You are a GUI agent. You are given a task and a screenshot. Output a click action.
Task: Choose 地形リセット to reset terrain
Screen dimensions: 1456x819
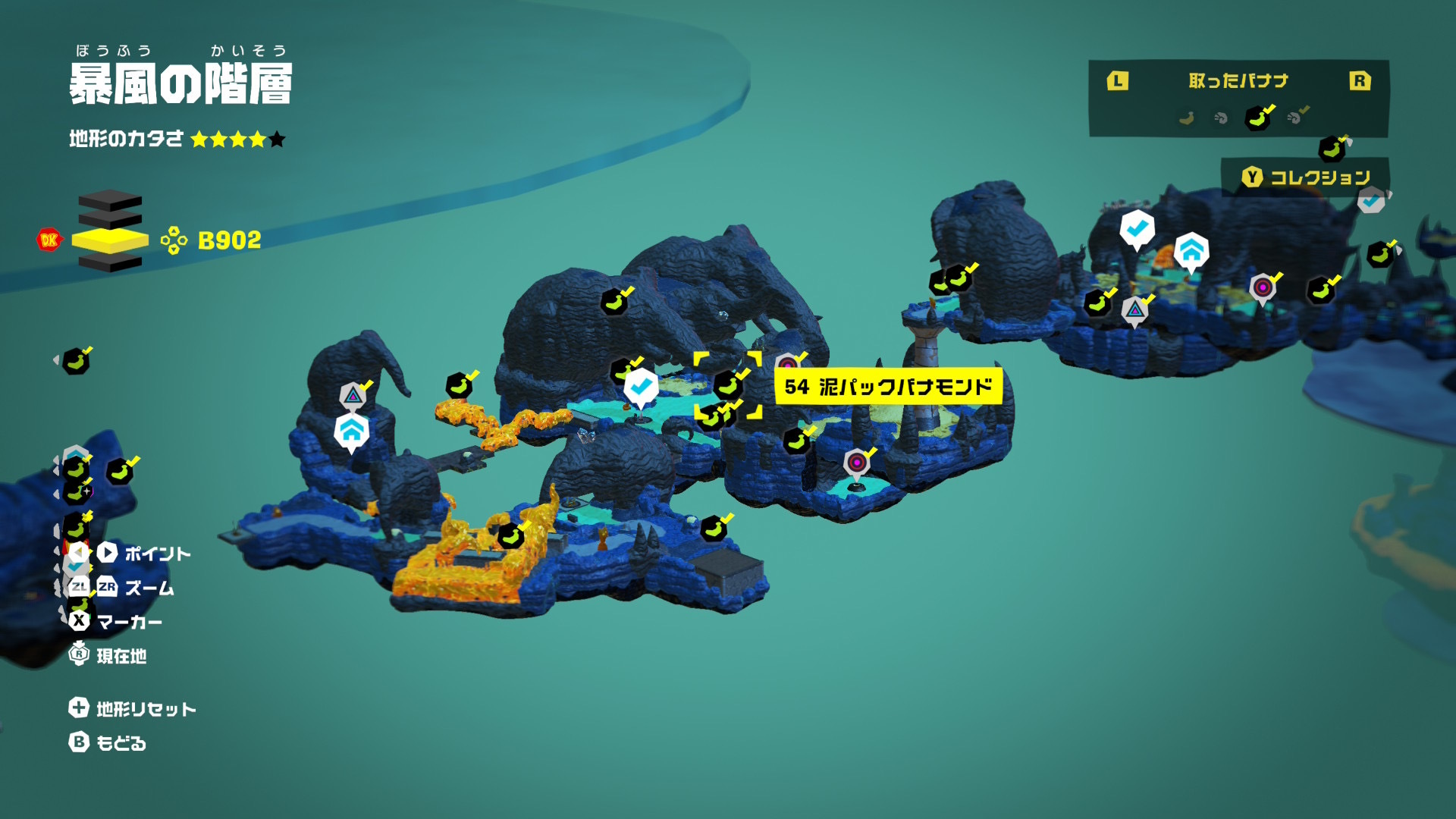(132, 708)
